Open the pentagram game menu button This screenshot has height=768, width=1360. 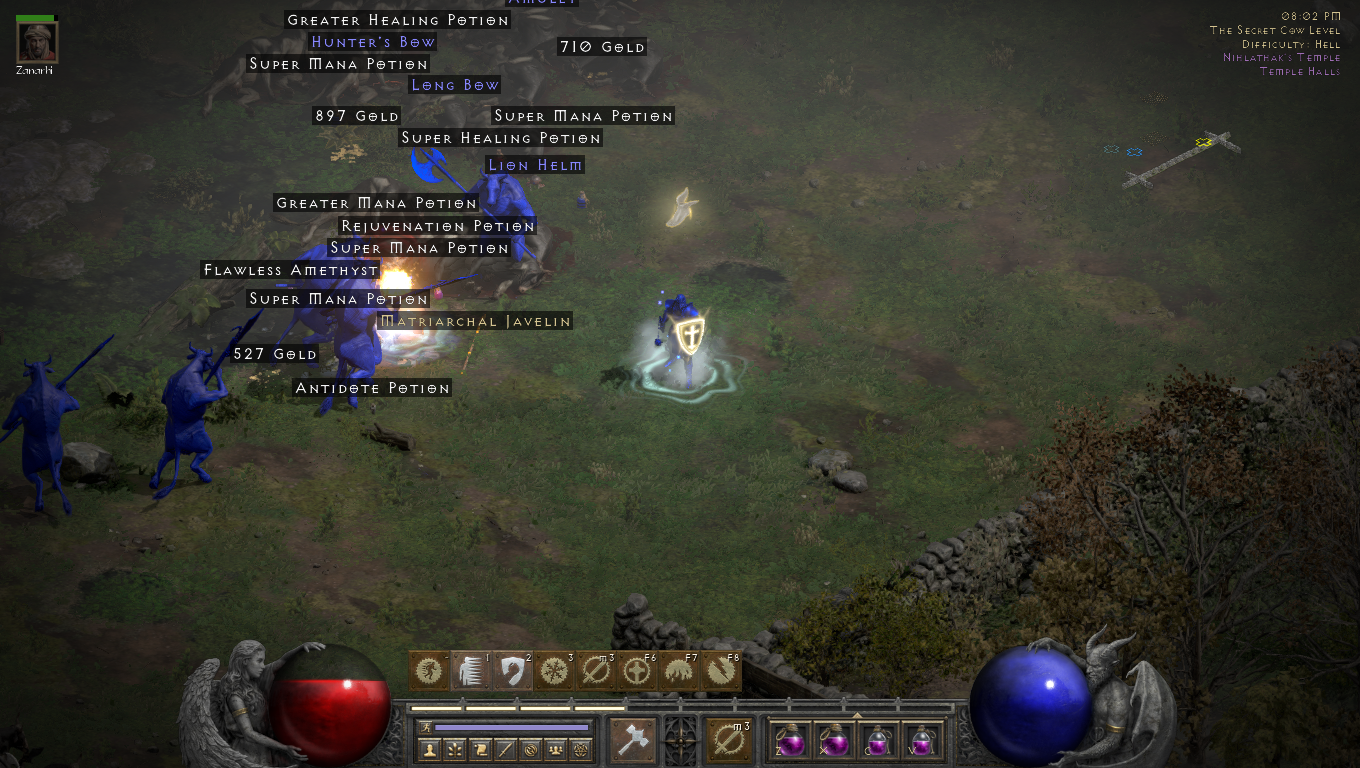click(x=580, y=749)
